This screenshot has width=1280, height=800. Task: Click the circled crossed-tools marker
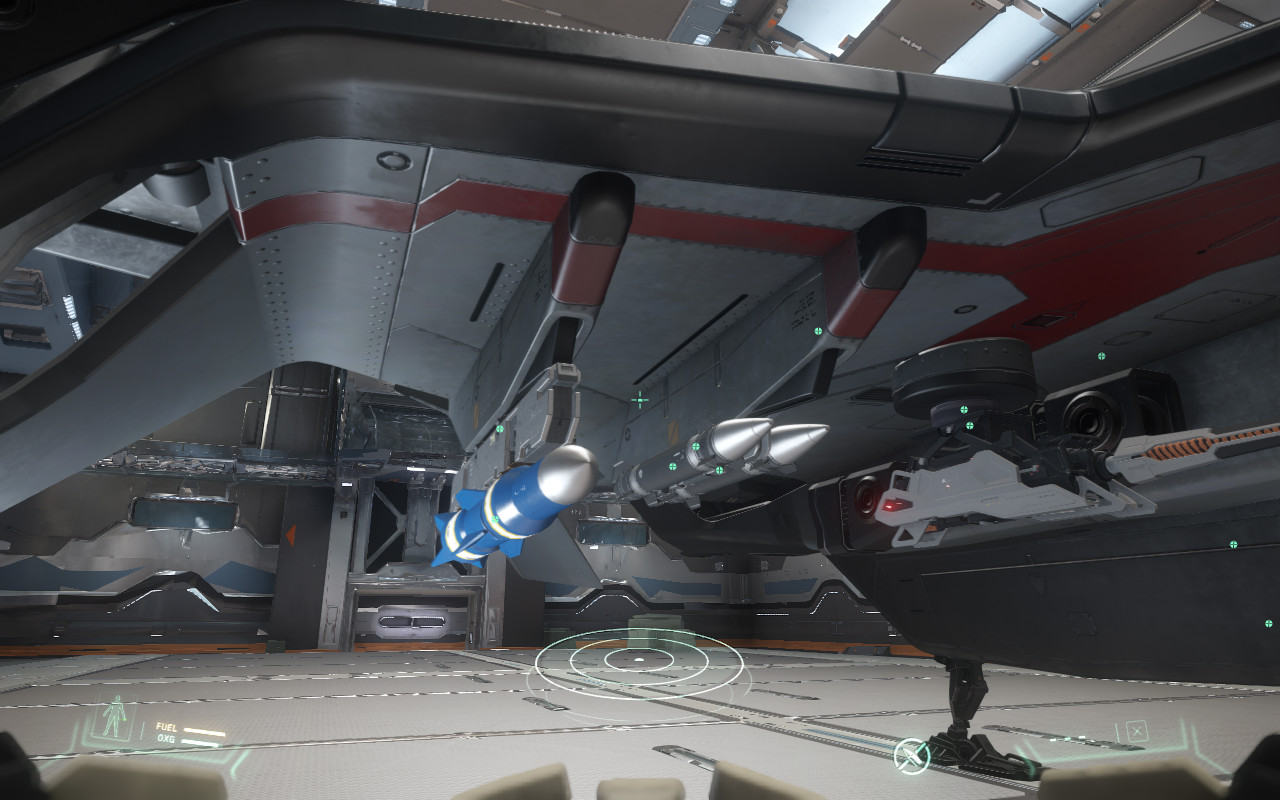(911, 755)
